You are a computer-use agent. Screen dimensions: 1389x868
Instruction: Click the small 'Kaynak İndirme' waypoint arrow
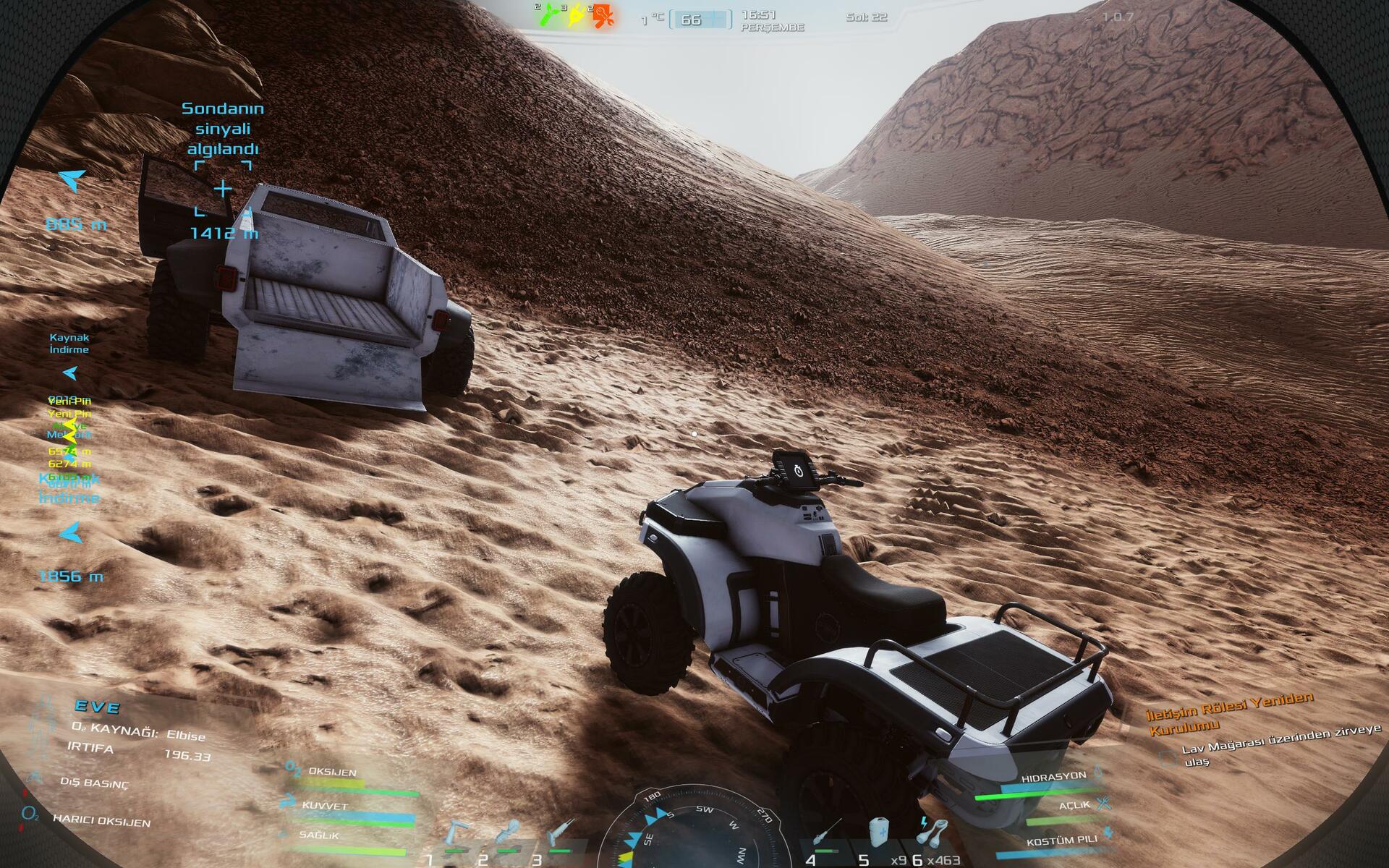coord(70,373)
